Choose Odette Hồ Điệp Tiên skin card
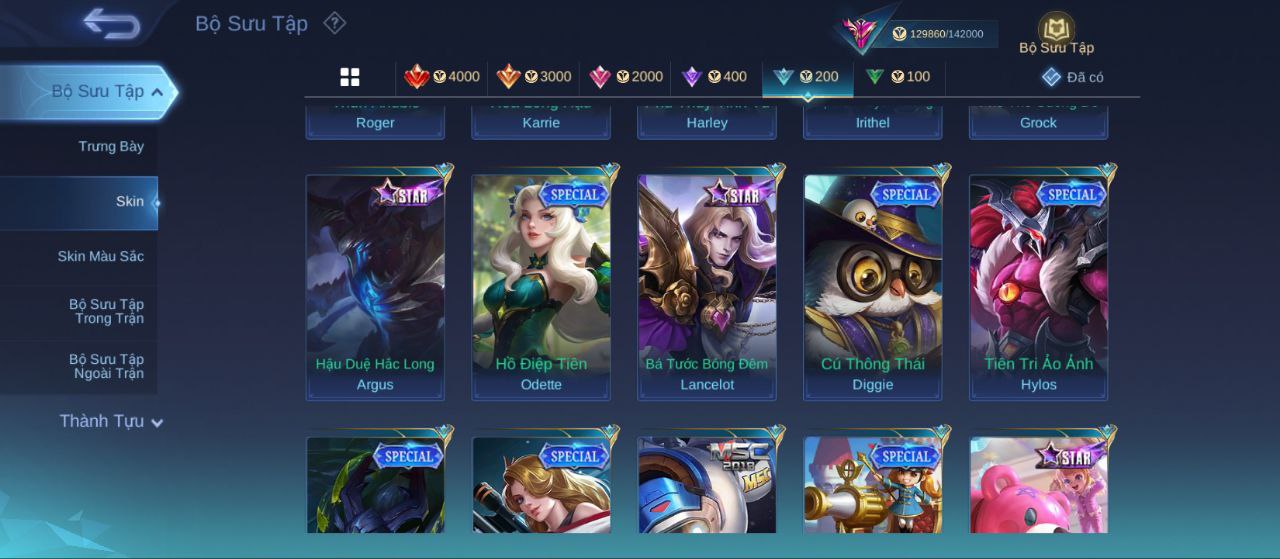The image size is (1280, 559). click(x=541, y=285)
